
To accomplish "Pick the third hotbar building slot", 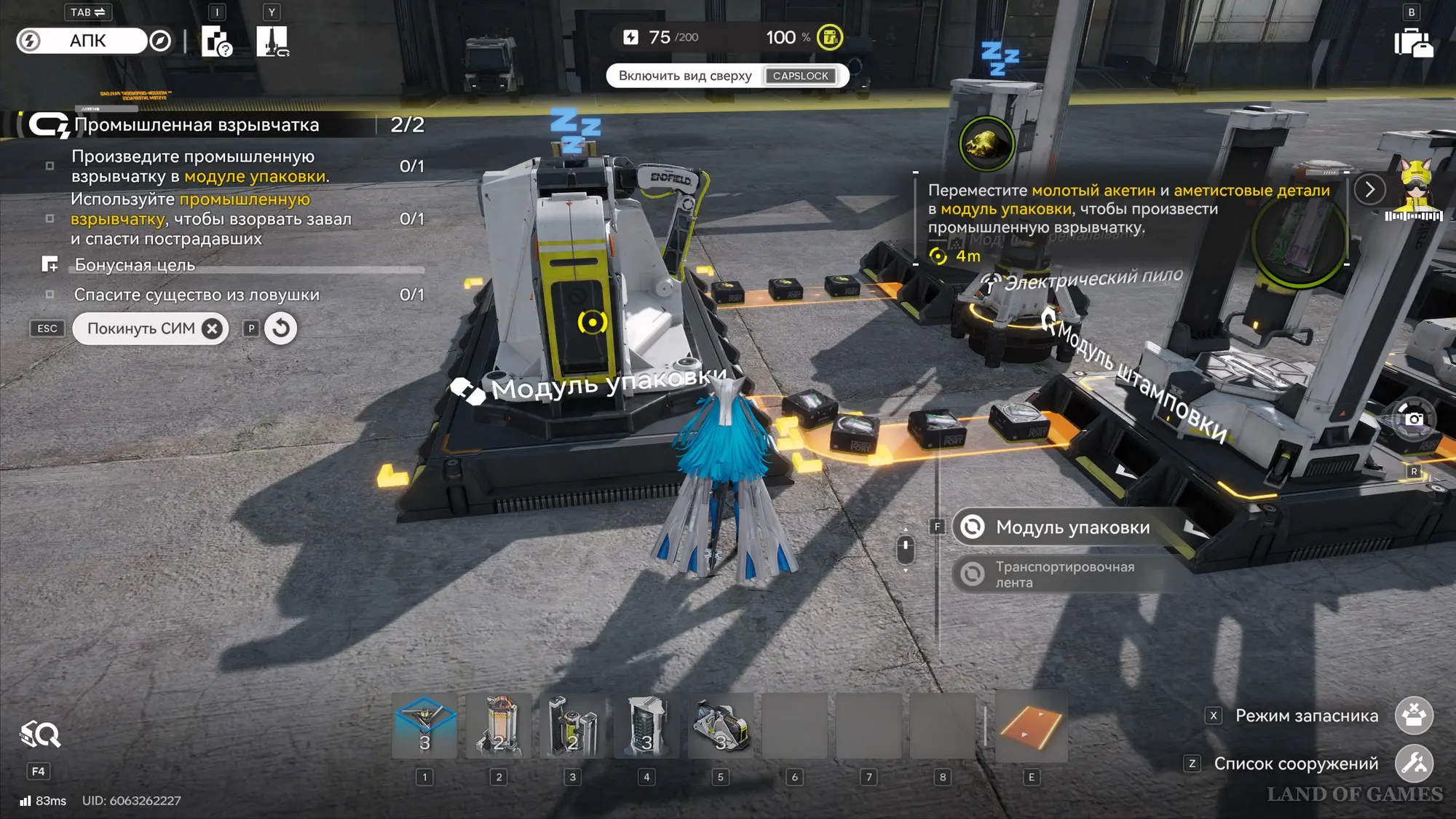I will click(573, 726).
